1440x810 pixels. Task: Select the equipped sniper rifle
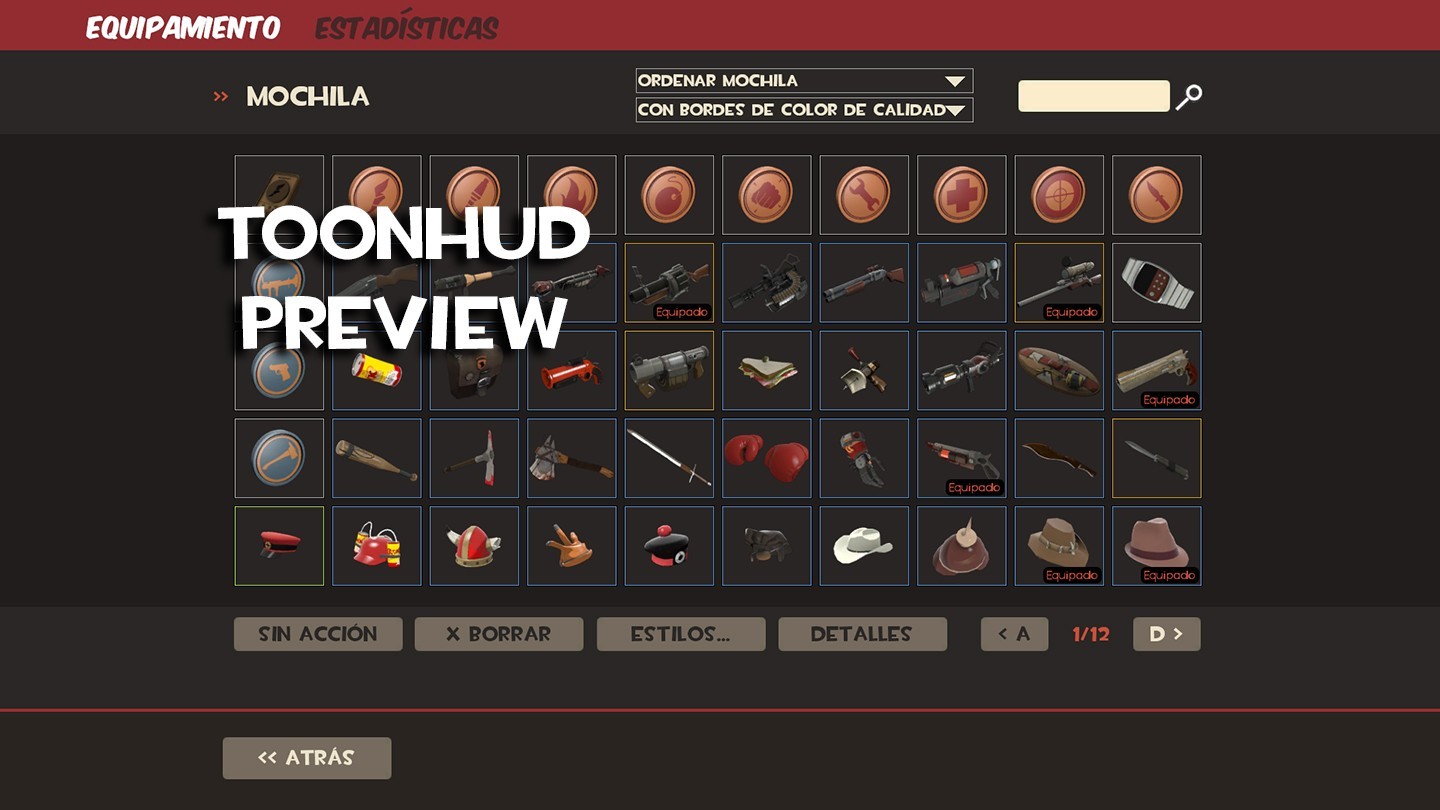1059,282
